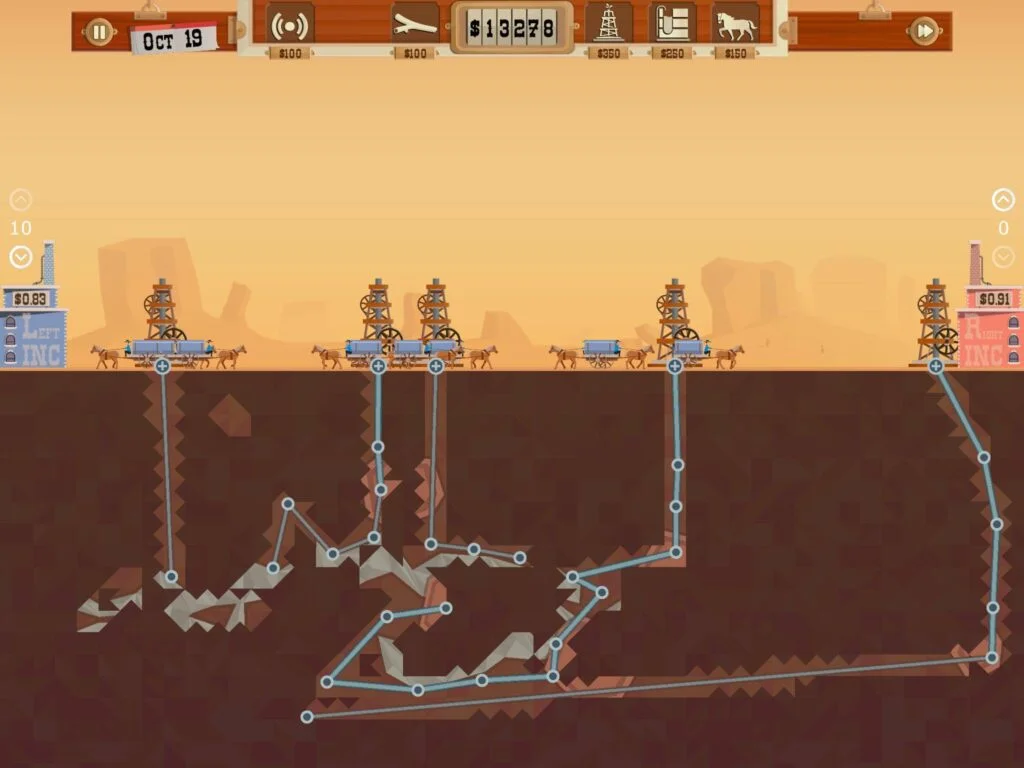Purchase the $100 dowsing branch
Viewport: 1024px width, 768px height.
point(414,25)
